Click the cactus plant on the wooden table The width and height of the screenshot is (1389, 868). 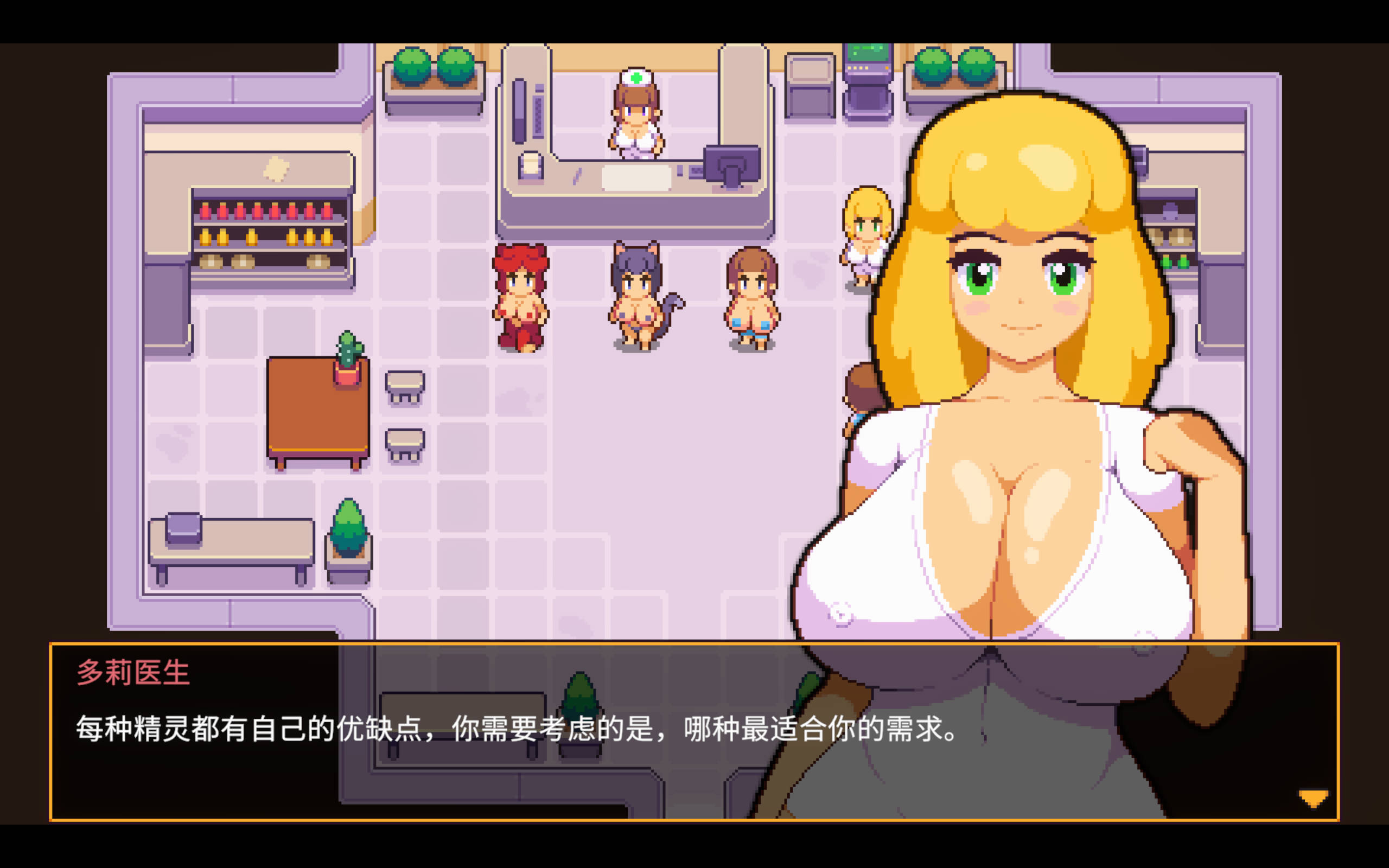[x=350, y=353]
